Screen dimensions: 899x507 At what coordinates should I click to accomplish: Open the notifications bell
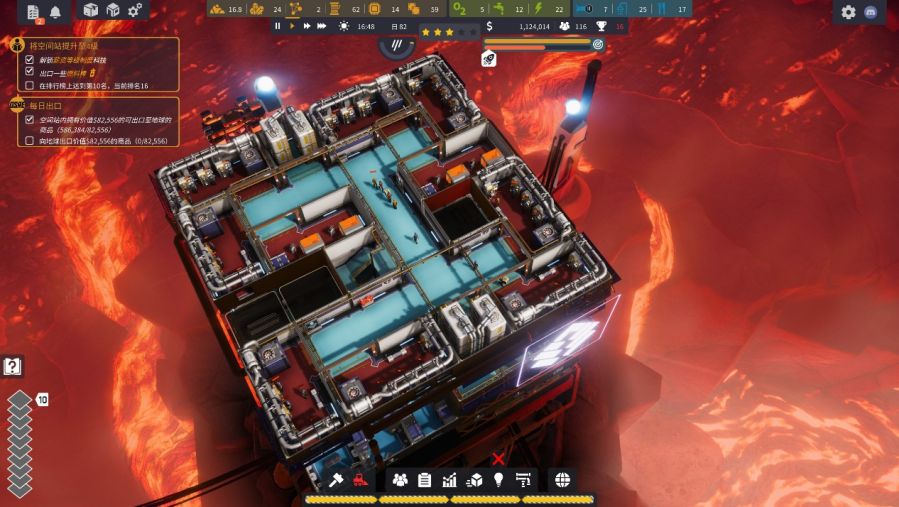point(55,12)
